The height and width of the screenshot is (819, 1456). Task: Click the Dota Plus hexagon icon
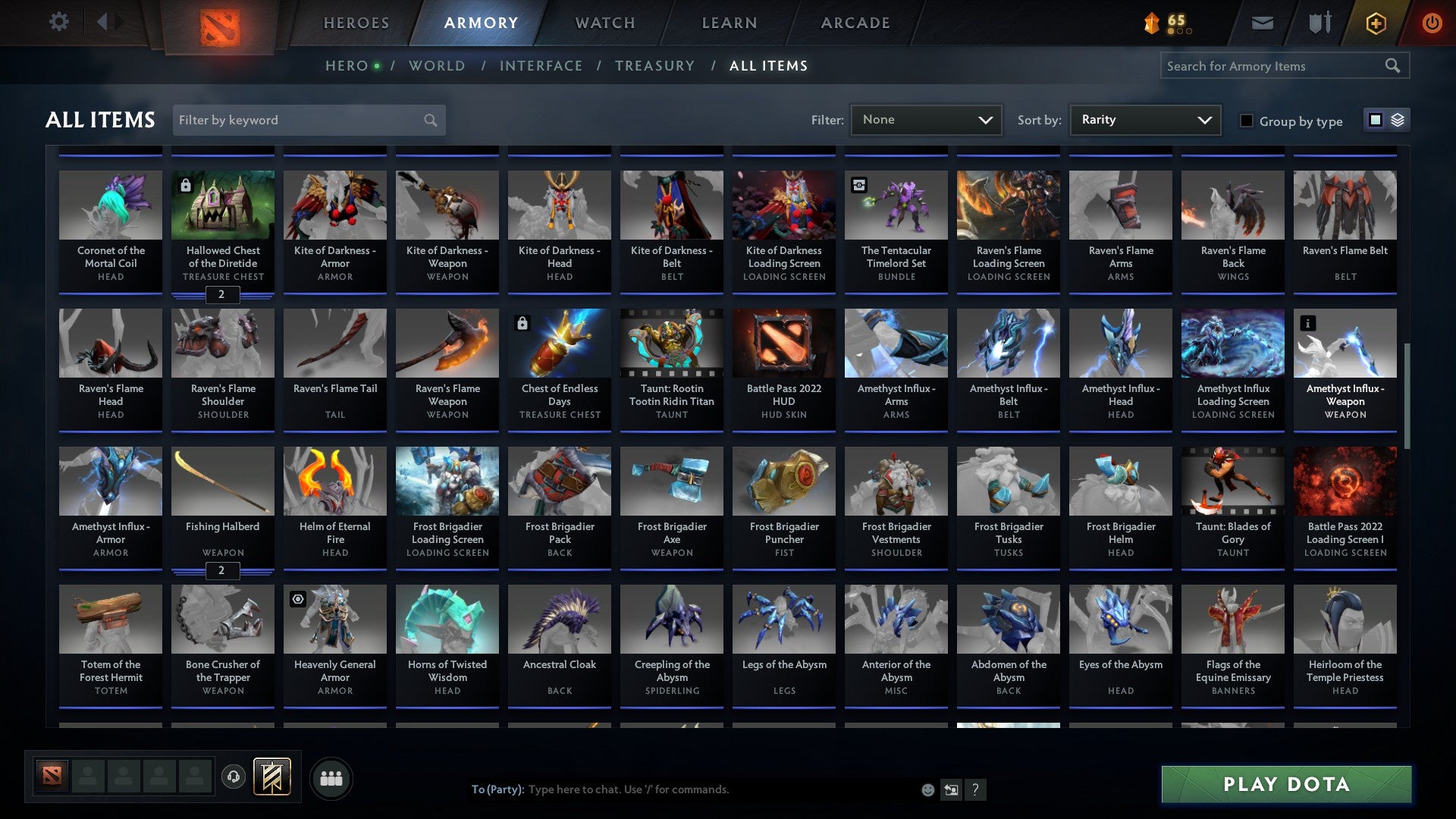(x=1376, y=23)
